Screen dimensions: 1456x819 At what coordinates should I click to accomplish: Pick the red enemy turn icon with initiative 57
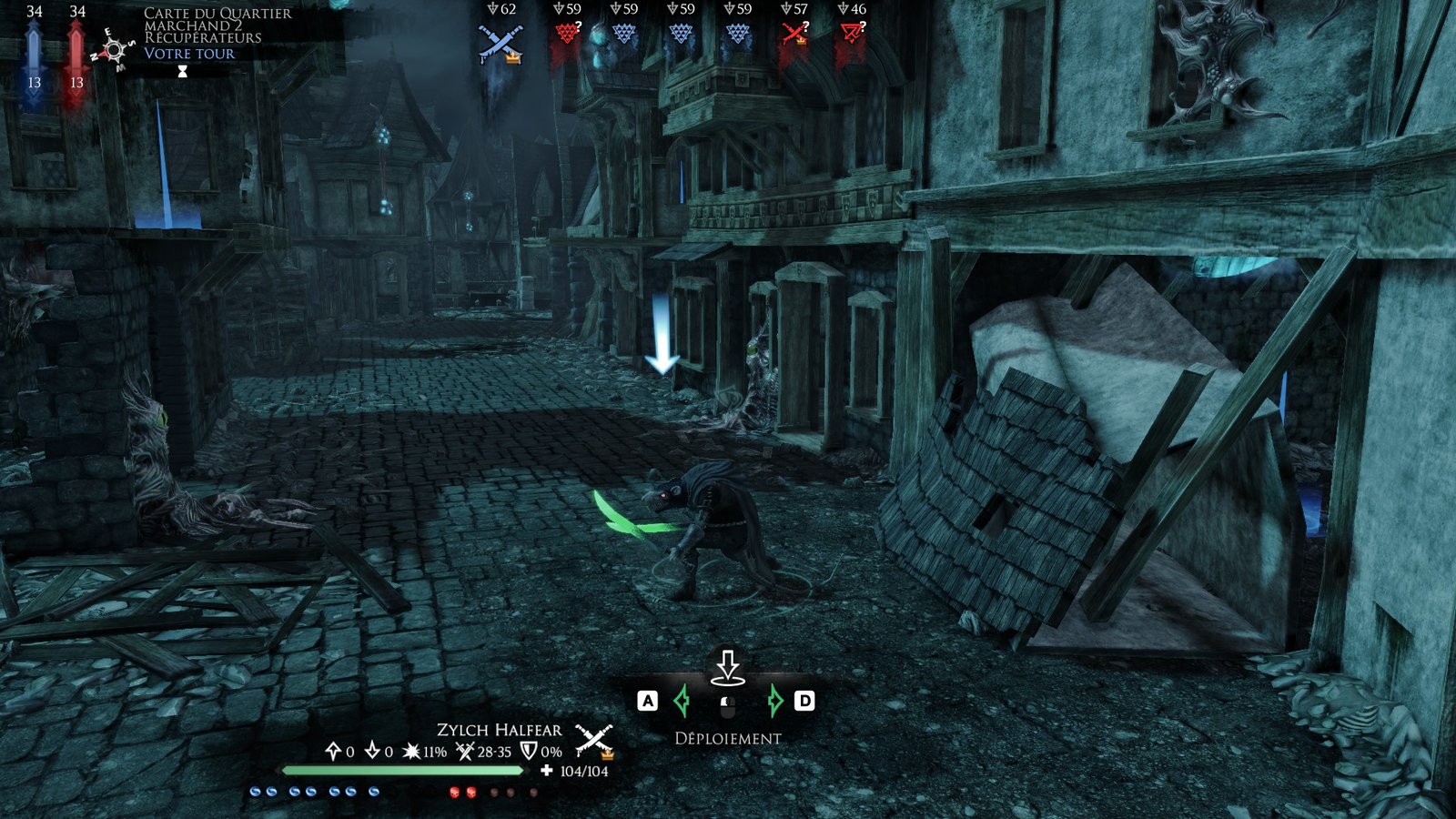[795, 35]
